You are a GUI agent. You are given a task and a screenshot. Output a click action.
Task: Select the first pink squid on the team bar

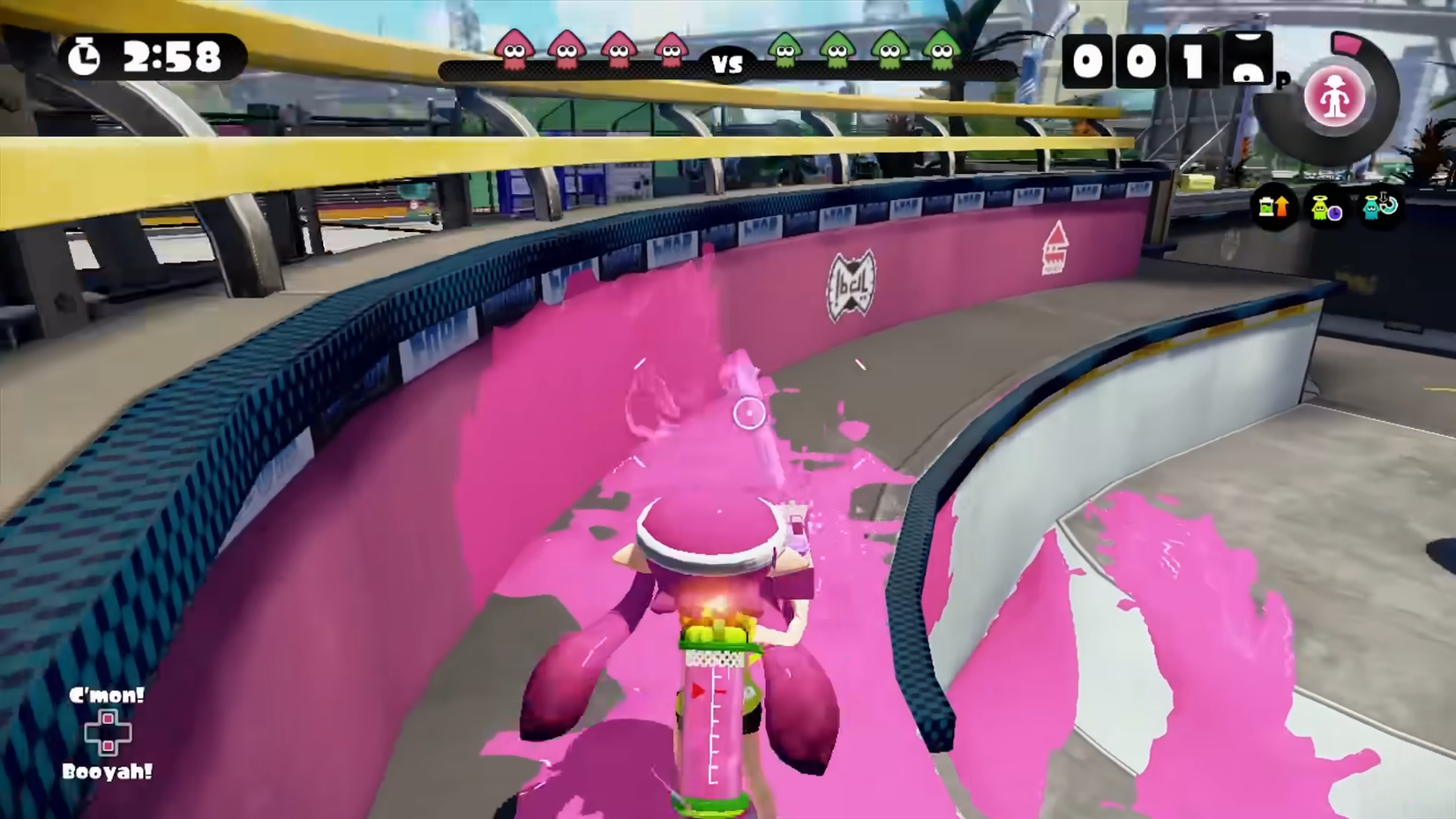tap(513, 53)
